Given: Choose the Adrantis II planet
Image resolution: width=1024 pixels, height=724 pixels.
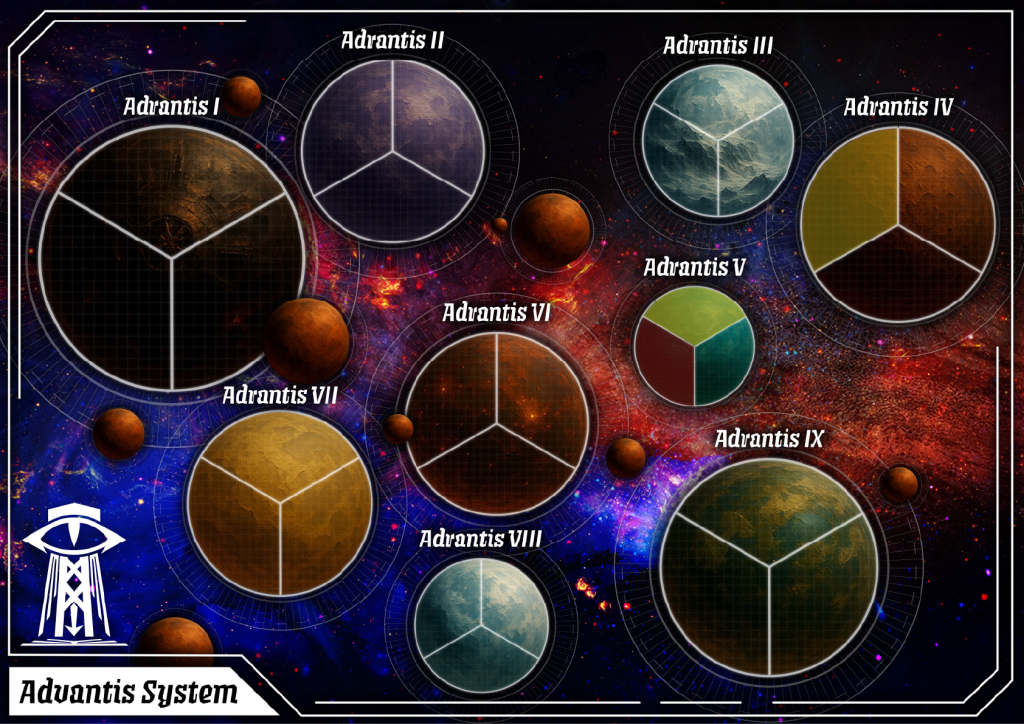Looking at the screenshot, I should [392, 152].
